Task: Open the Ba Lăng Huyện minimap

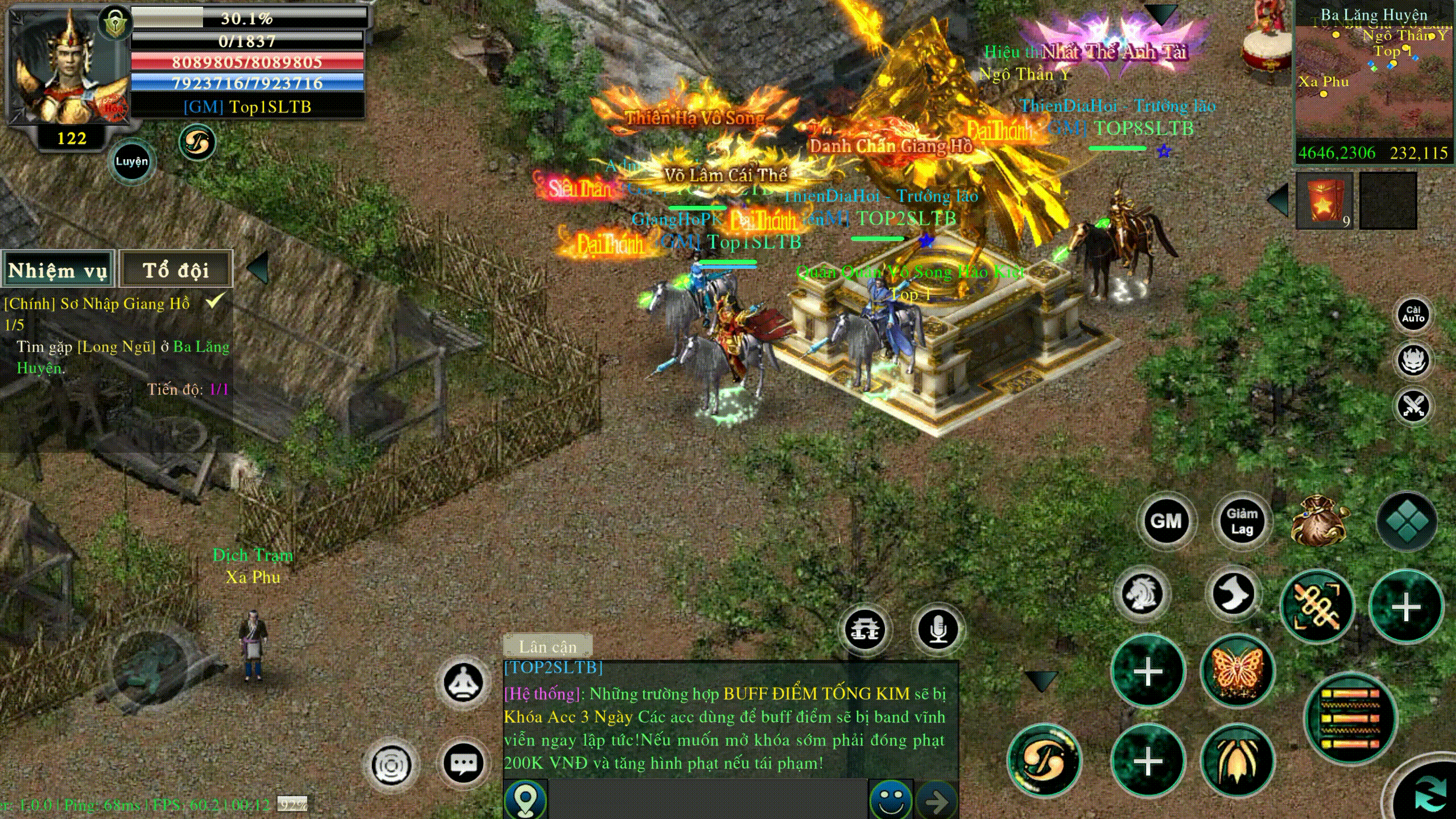Action: pyautogui.click(x=1373, y=80)
